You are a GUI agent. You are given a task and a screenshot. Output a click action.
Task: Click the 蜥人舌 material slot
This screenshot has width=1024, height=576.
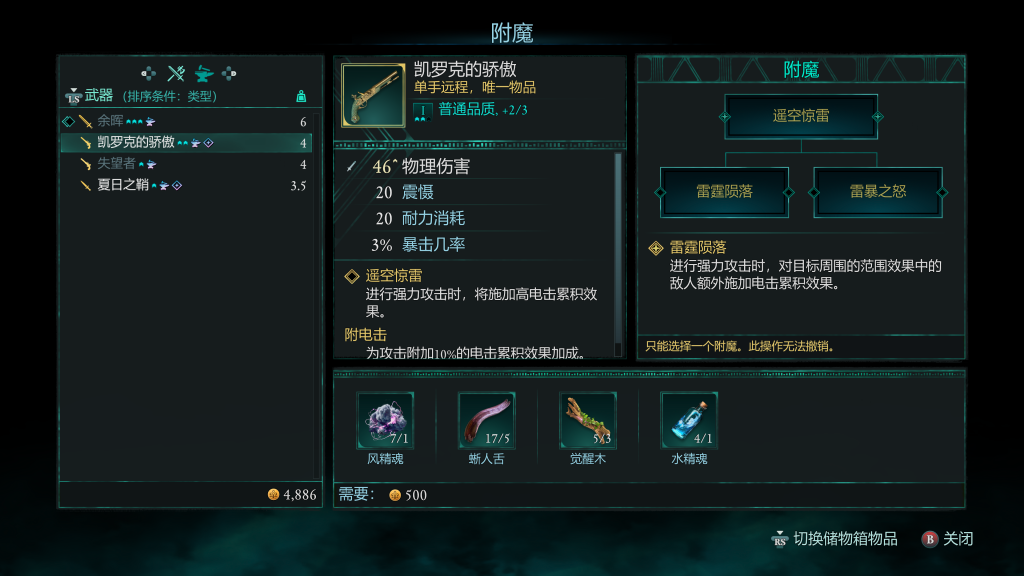pyautogui.click(x=486, y=420)
